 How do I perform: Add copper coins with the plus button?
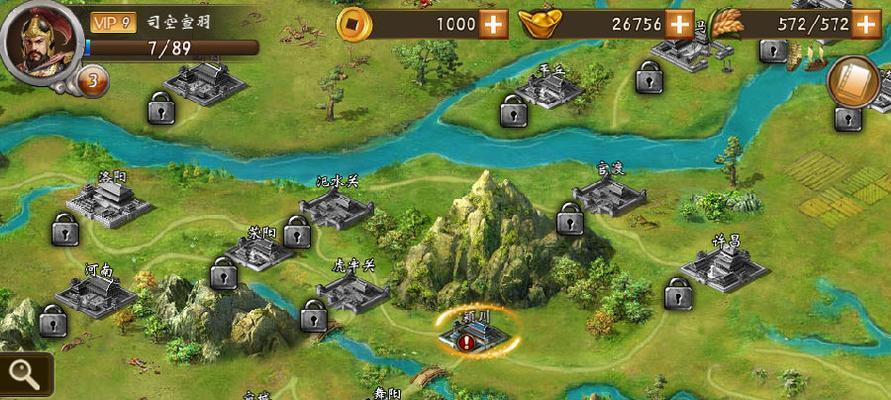493,24
